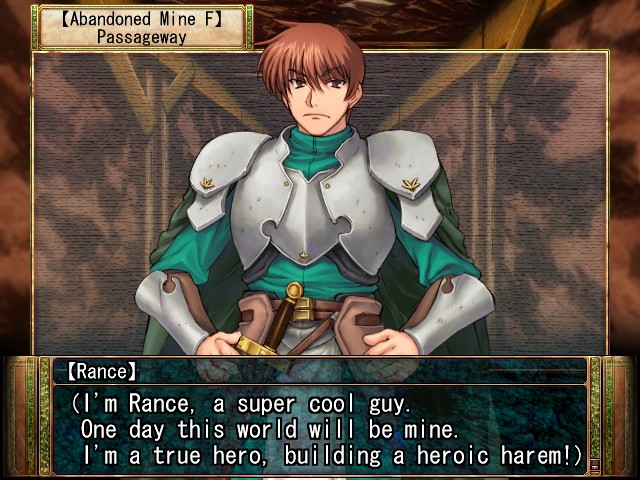Click the small red advance indicator
The image size is (640, 480).
[595, 465]
